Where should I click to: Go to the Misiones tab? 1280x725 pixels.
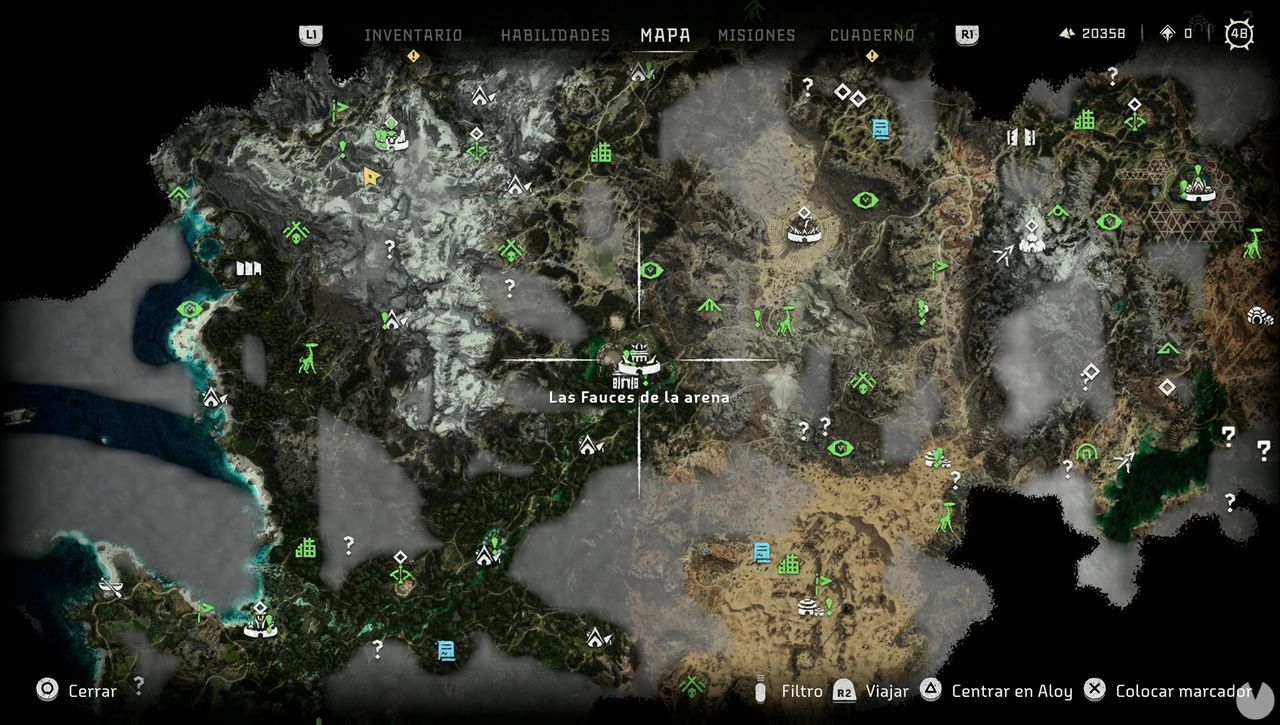point(757,35)
